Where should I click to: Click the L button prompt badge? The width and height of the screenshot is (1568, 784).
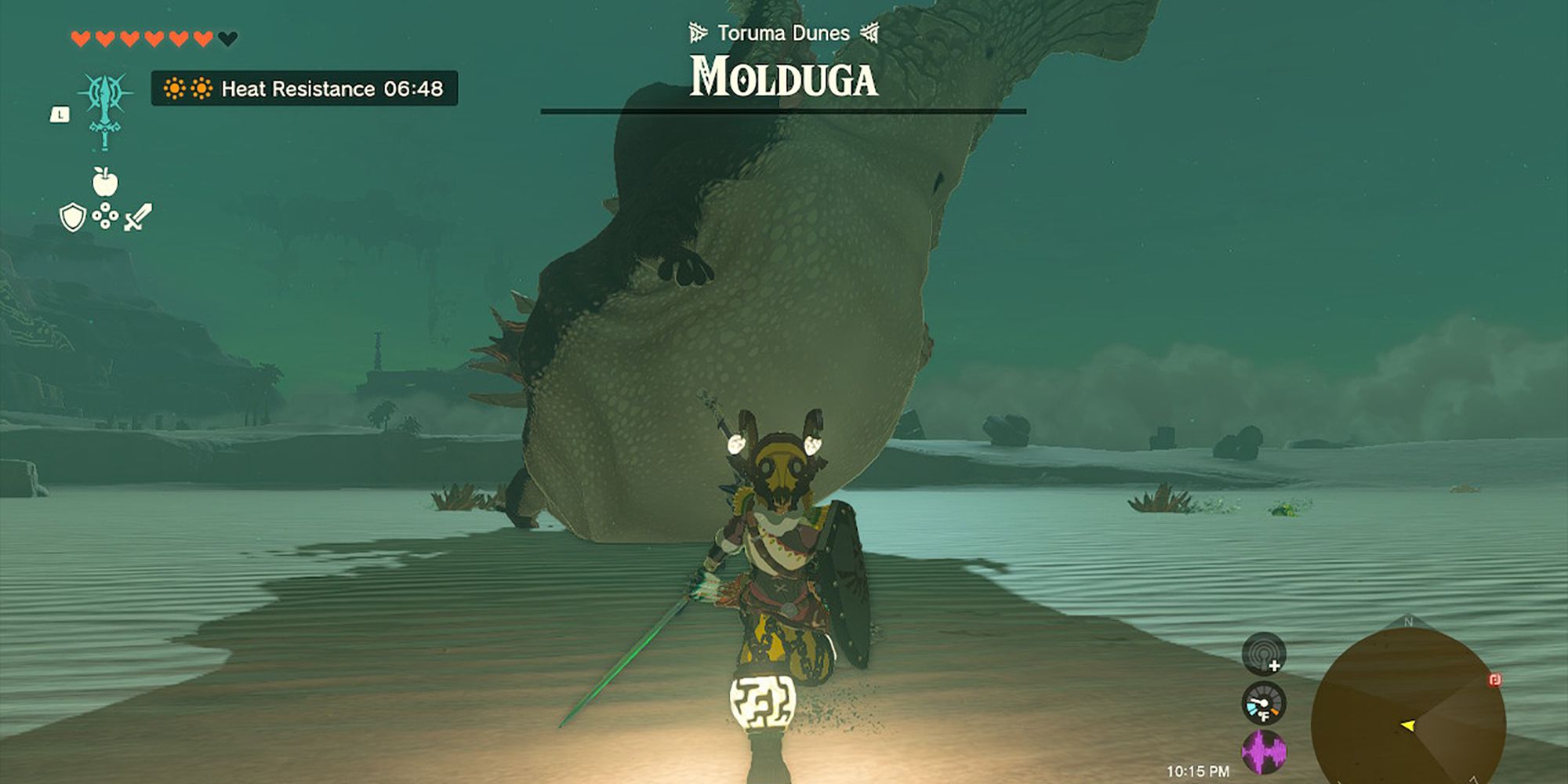59,115
